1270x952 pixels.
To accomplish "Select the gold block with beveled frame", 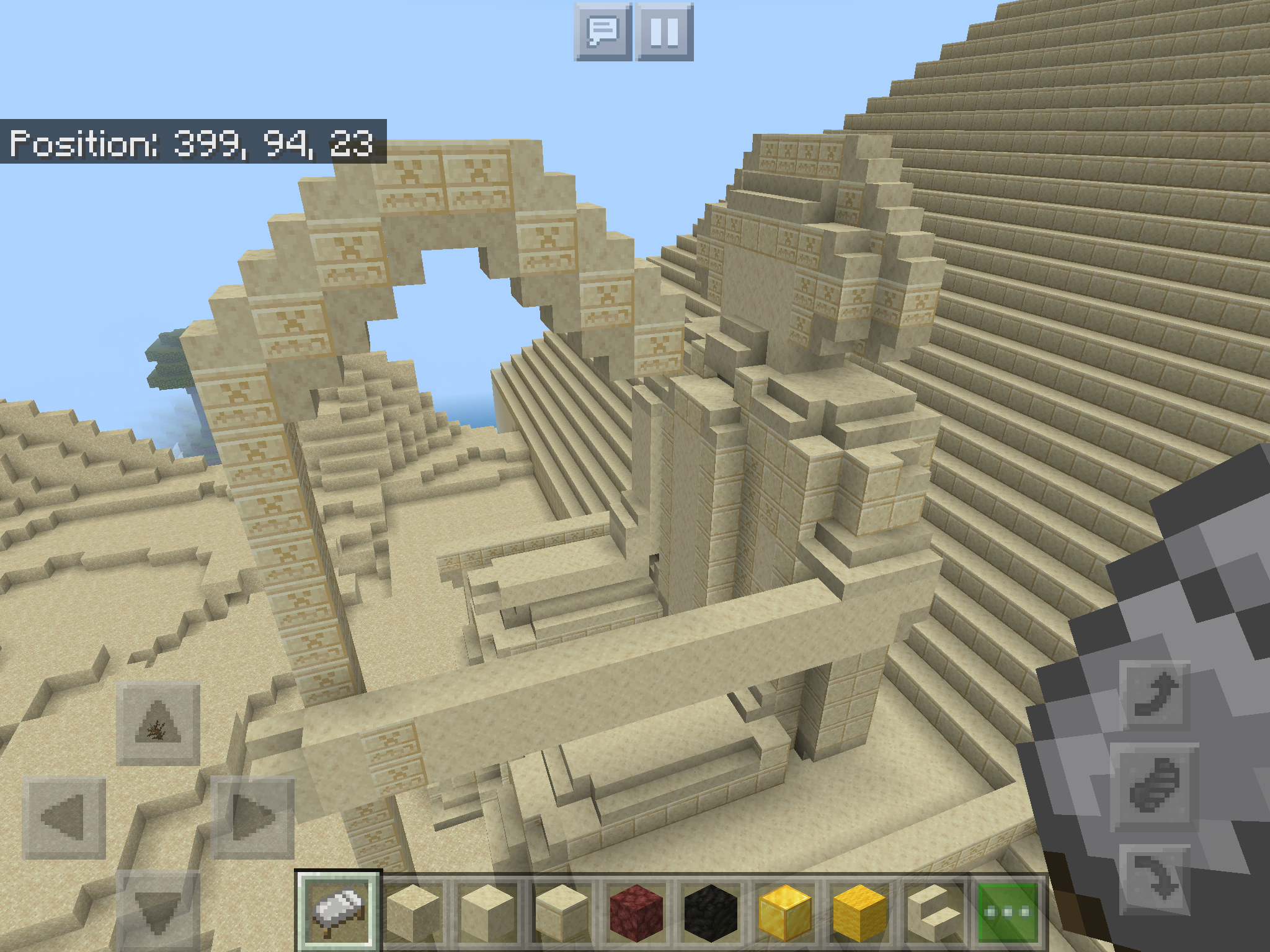I will tap(785, 912).
